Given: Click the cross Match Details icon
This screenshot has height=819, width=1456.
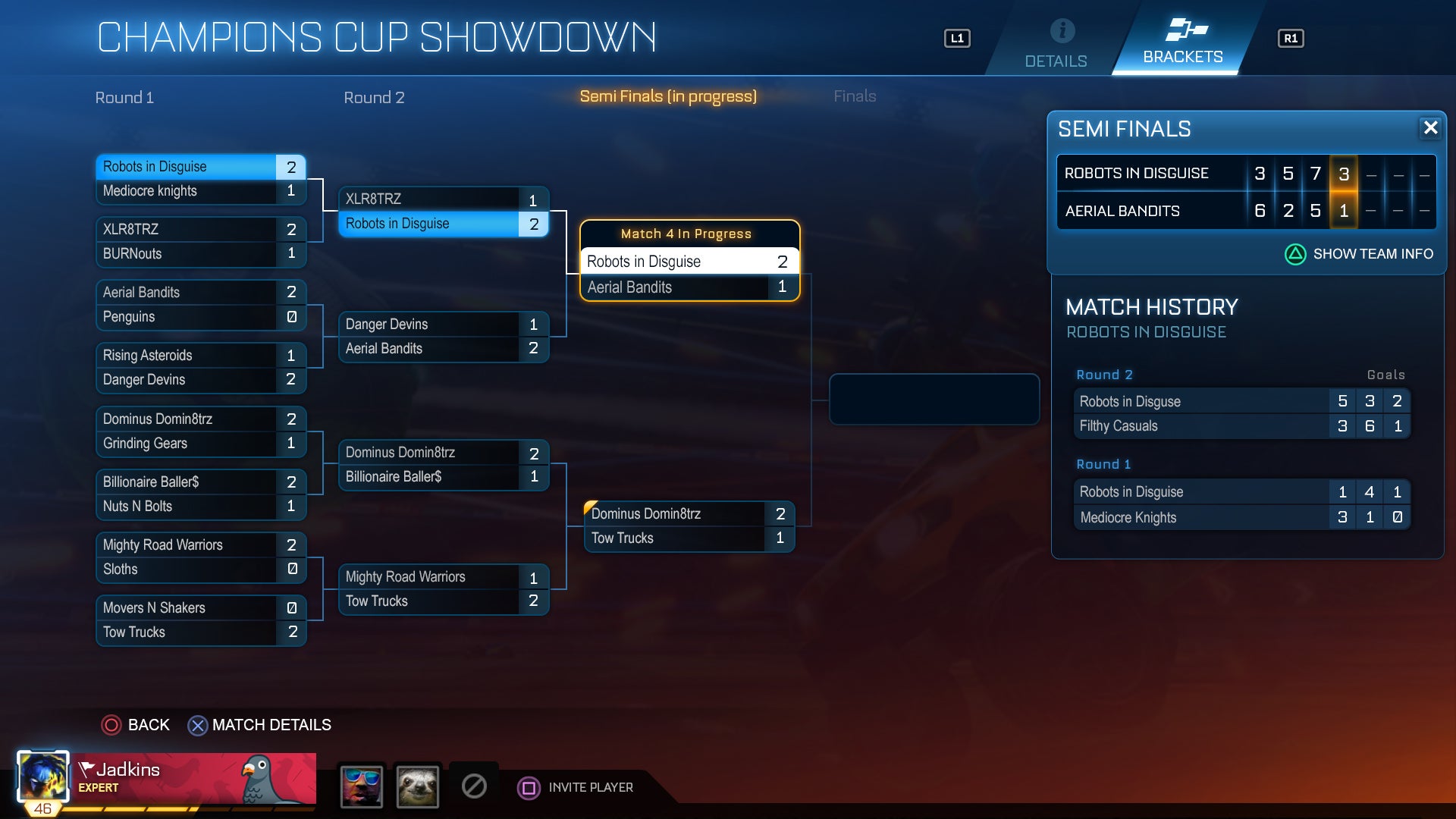Looking at the screenshot, I should tap(199, 726).
